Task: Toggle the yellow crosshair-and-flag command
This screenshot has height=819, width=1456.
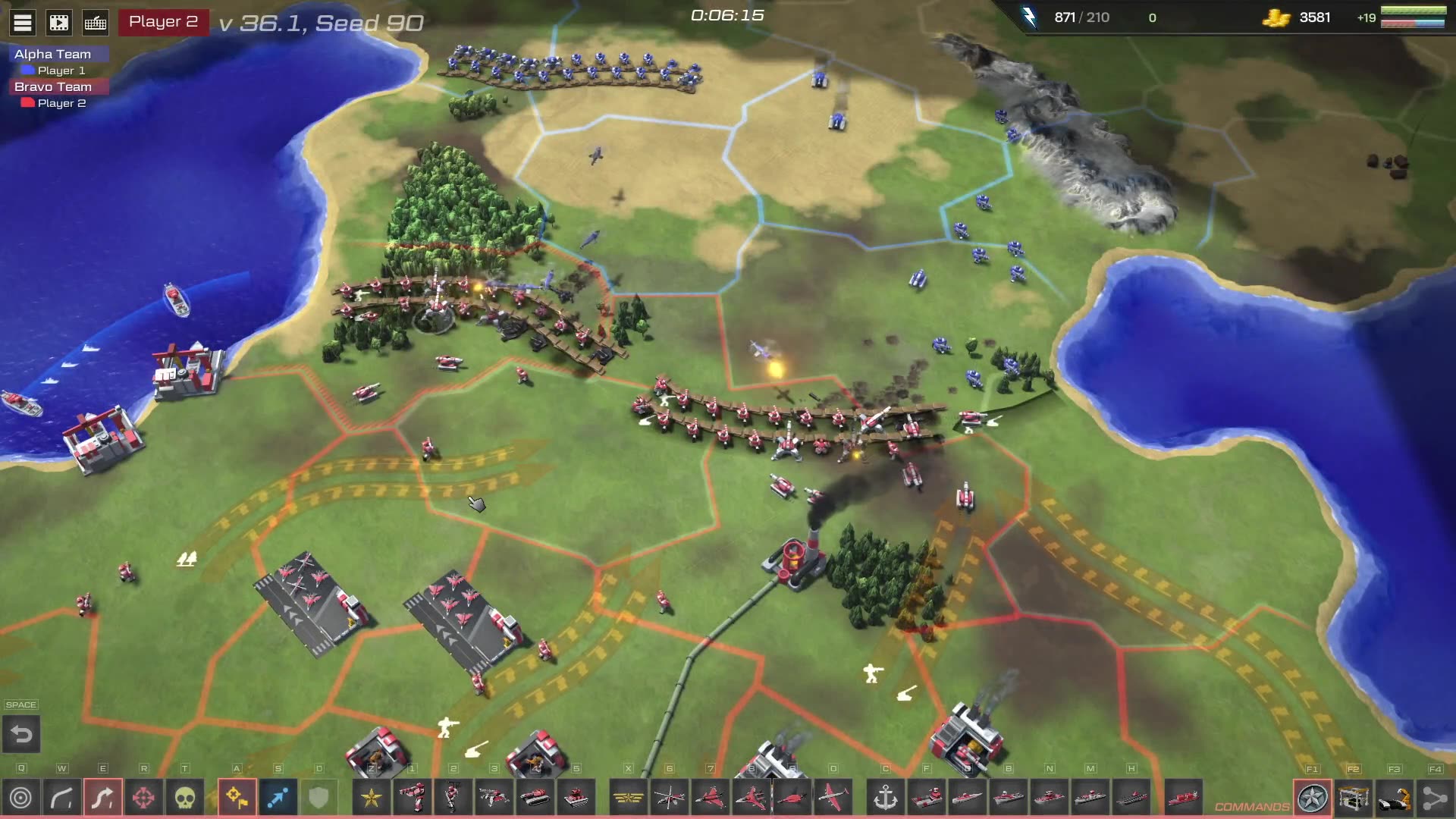Action: (x=237, y=798)
